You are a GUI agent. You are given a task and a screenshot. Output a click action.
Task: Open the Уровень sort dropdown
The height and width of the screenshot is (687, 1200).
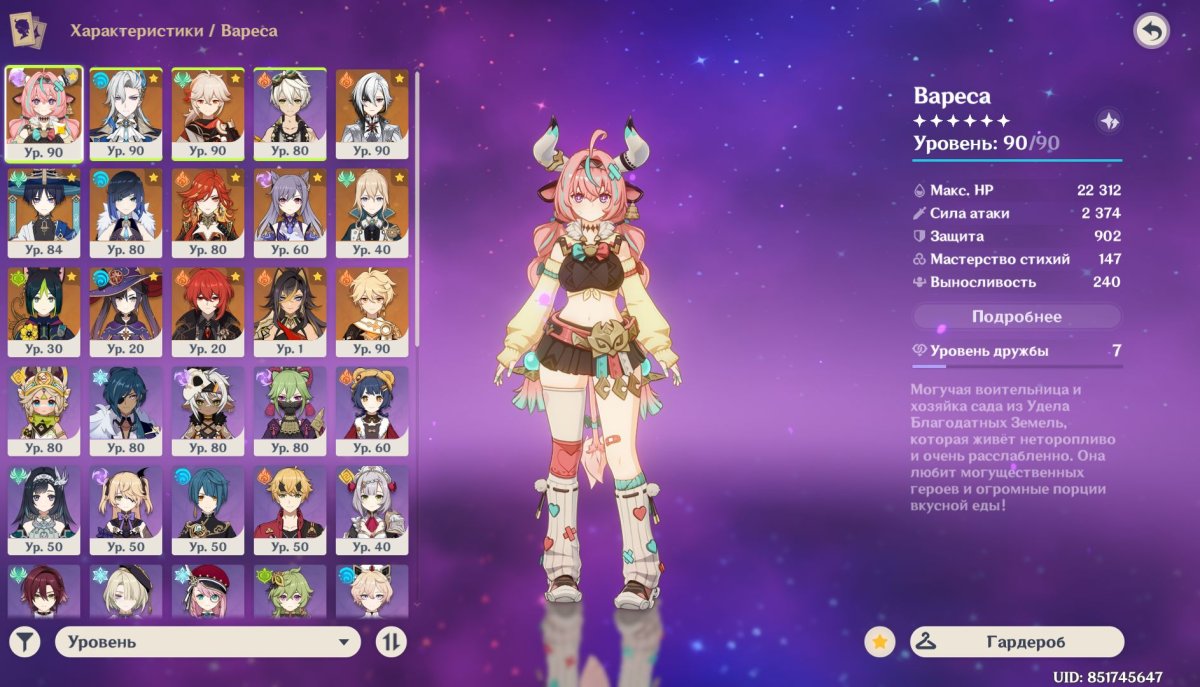click(x=207, y=642)
